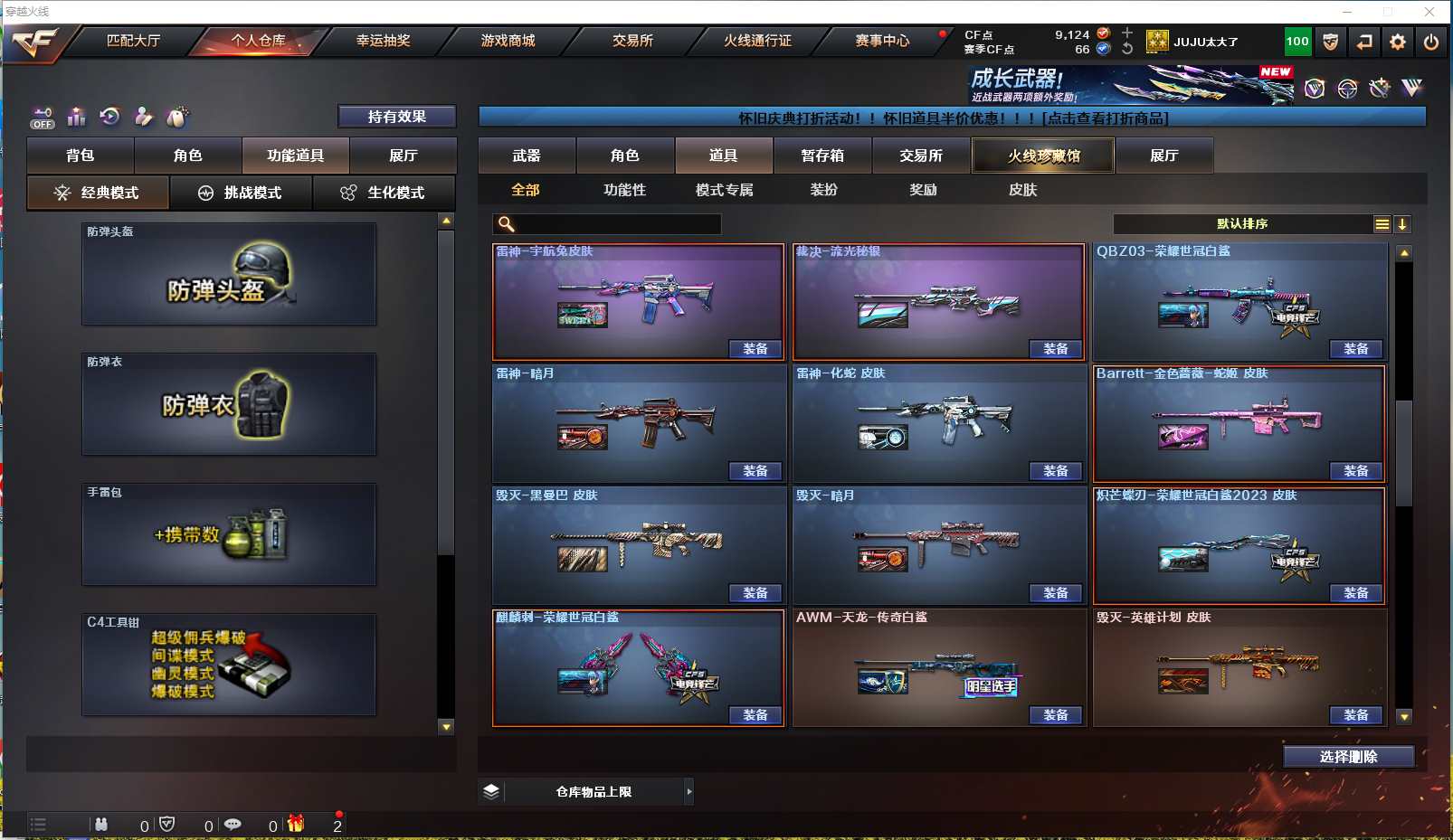The width and height of the screenshot is (1453, 840).
Task: Equip the 雷神-暗月 weapon skin
Action: [755, 471]
